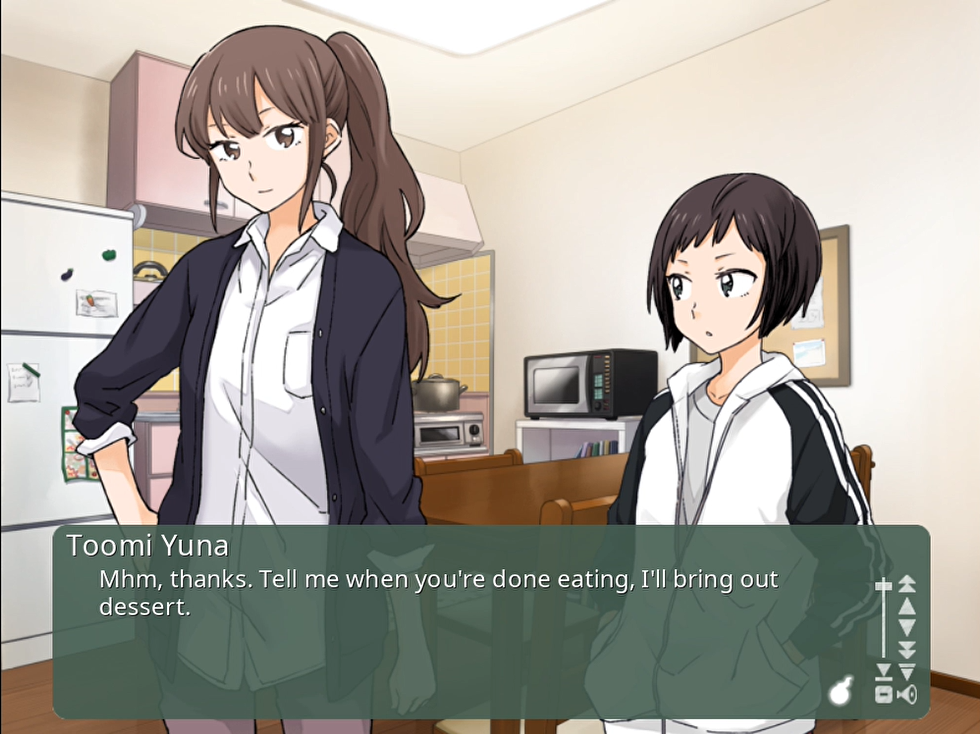Click the down-arrow with underline button

tap(883, 672)
